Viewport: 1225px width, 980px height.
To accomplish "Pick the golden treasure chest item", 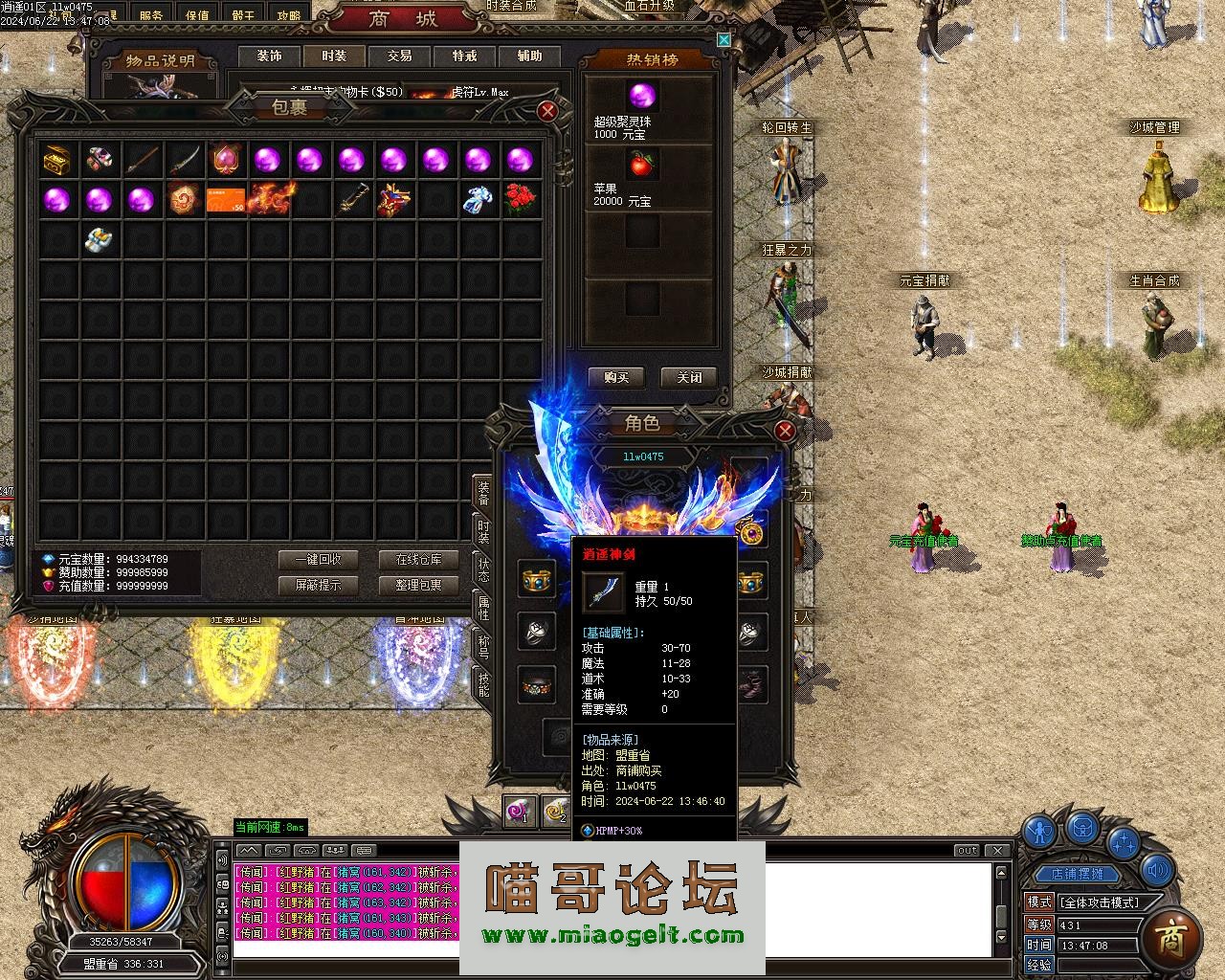I will click(57, 160).
